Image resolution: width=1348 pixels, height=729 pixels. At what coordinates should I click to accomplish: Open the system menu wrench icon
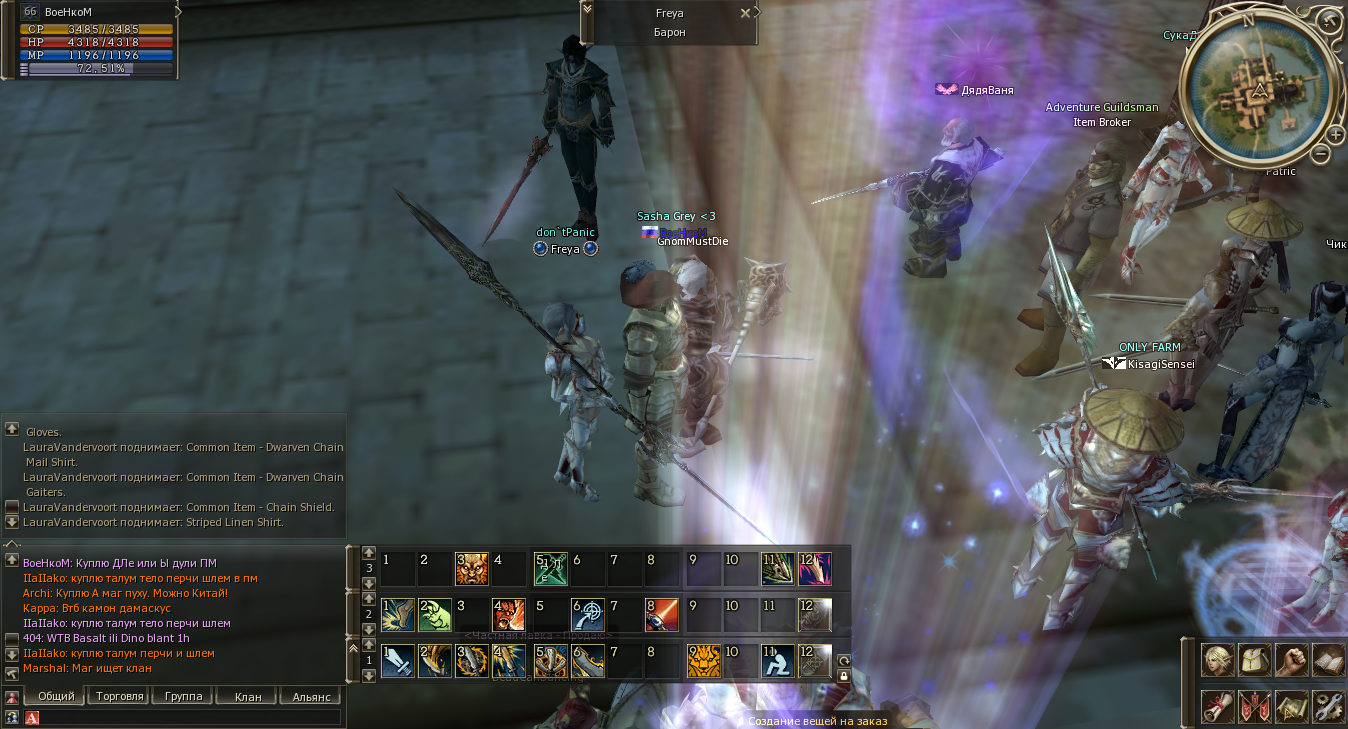(1328, 705)
